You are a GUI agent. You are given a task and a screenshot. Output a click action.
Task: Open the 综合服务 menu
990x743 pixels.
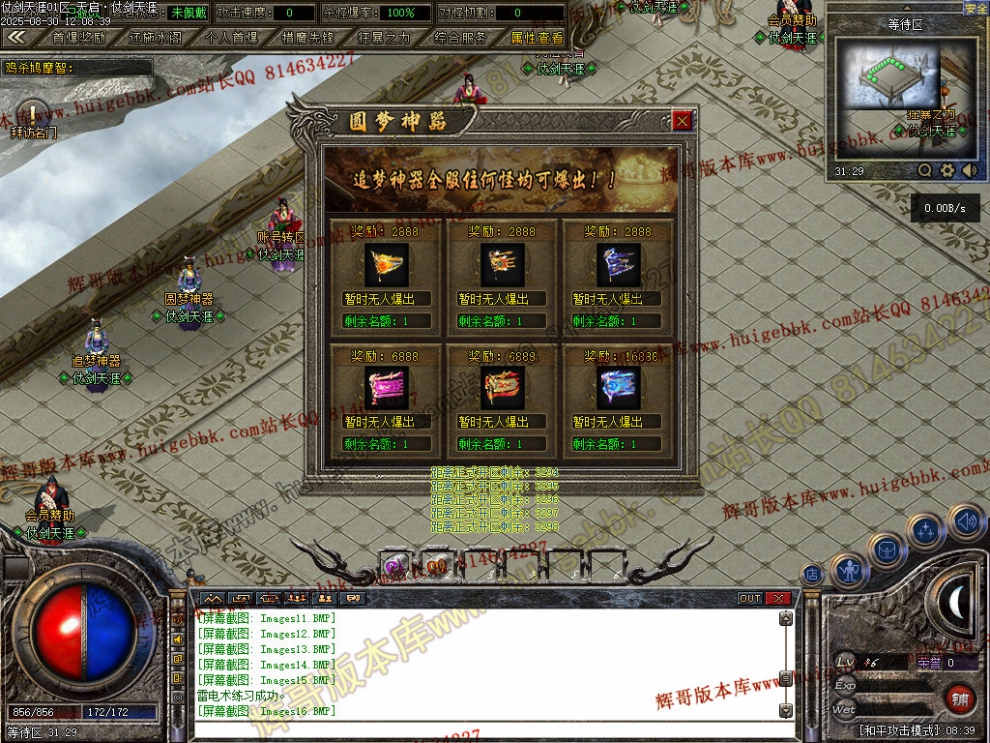[460, 38]
